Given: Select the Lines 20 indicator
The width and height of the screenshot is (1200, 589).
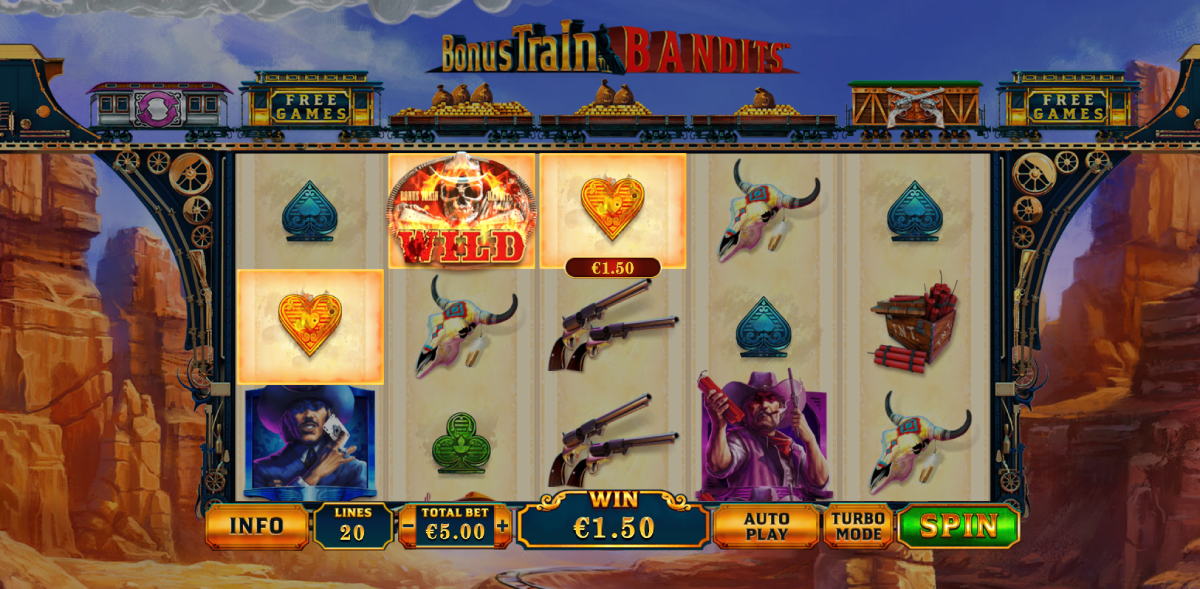Looking at the screenshot, I should pos(353,526).
